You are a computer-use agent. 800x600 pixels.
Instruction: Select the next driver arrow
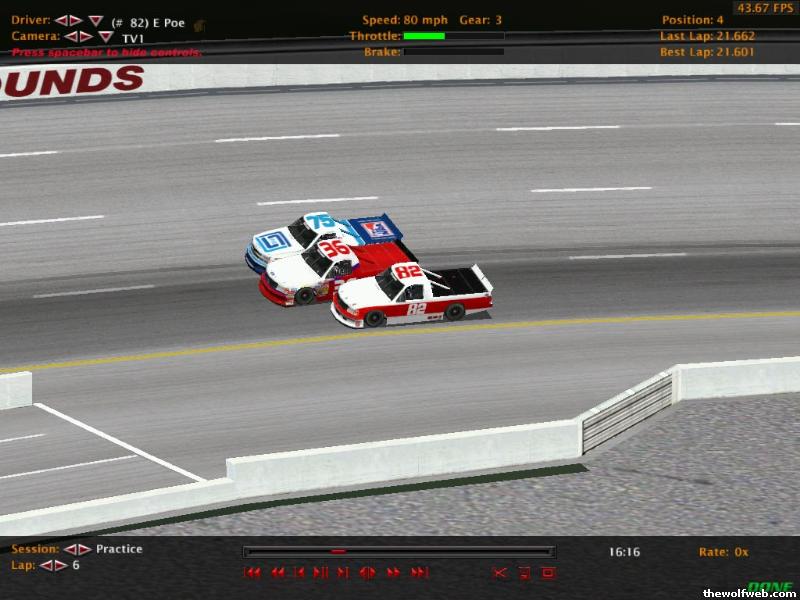pos(76,20)
